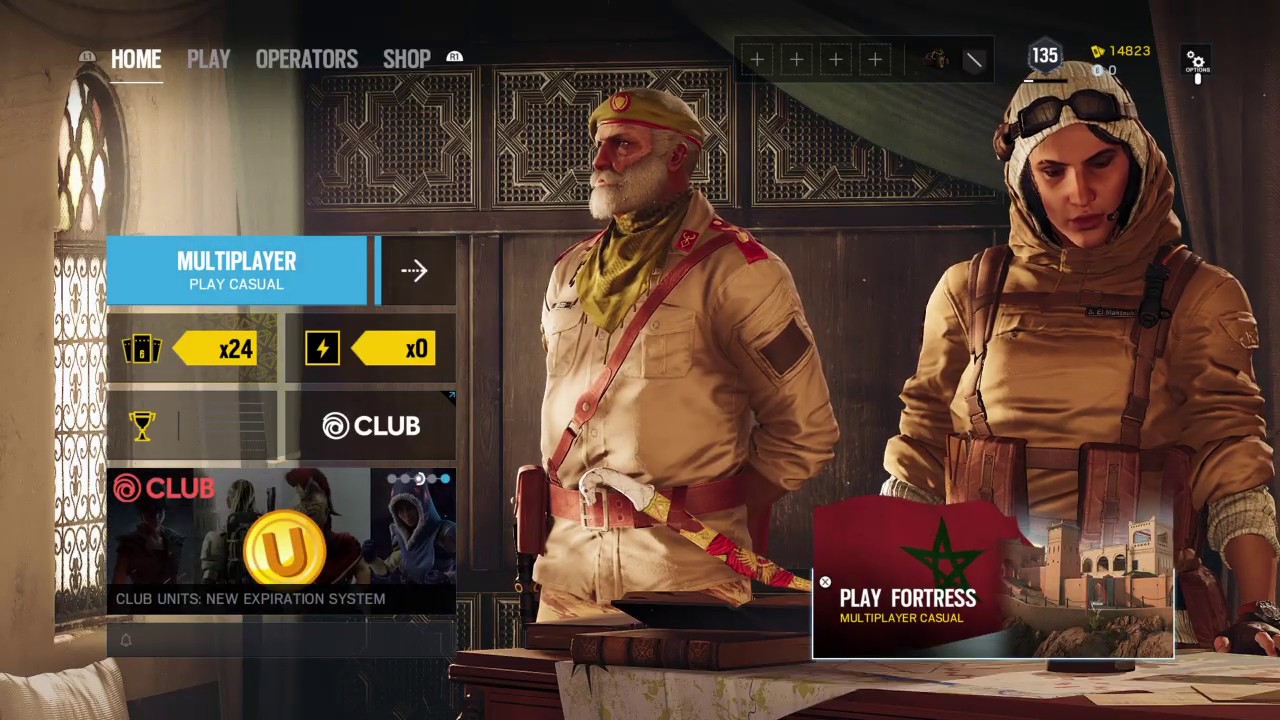Open the notifications bell bar
Viewport: 1280px width, 720px height.
click(x=281, y=640)
